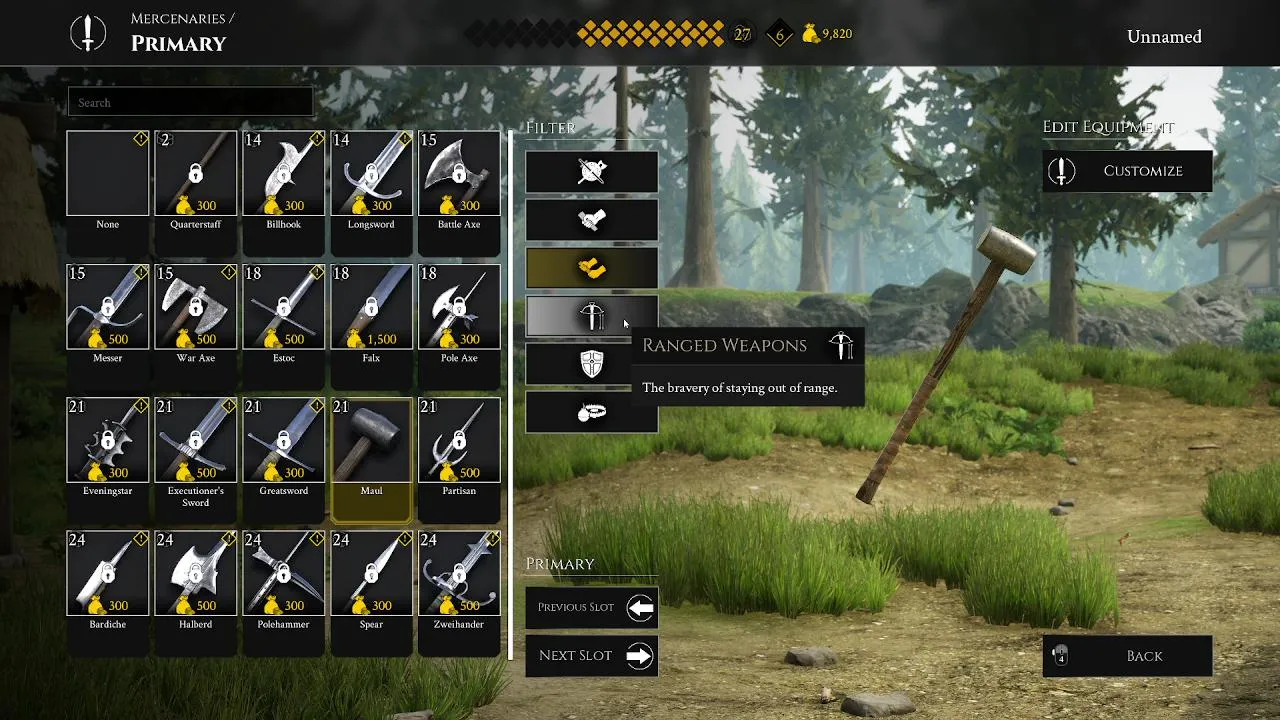Filter by Ranged Weapons
This screenshot has width=1280, height=720.
pos(592,317)
